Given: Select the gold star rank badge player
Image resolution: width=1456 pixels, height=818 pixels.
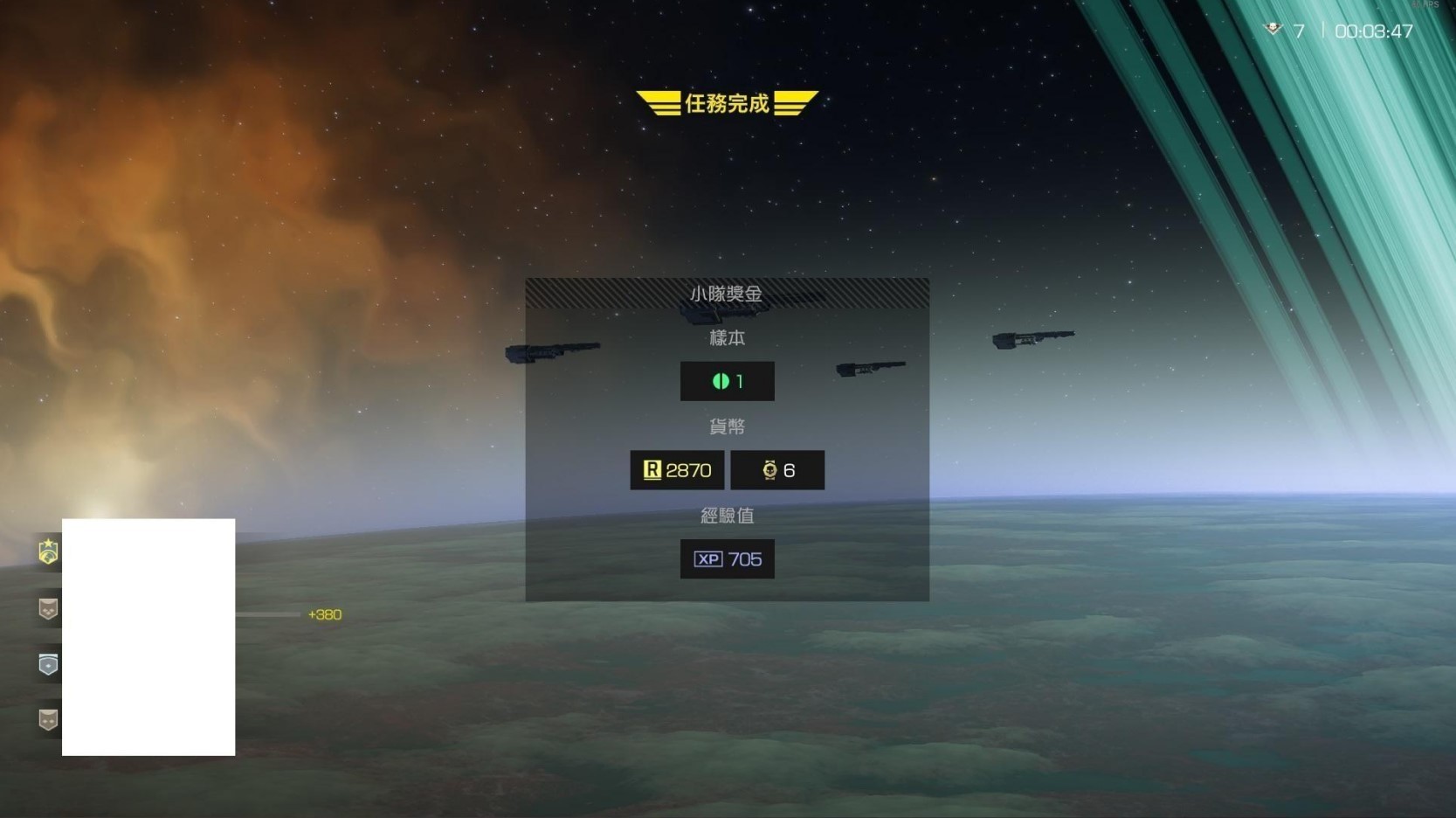Looking at the screenshot, I should (48, 551).
